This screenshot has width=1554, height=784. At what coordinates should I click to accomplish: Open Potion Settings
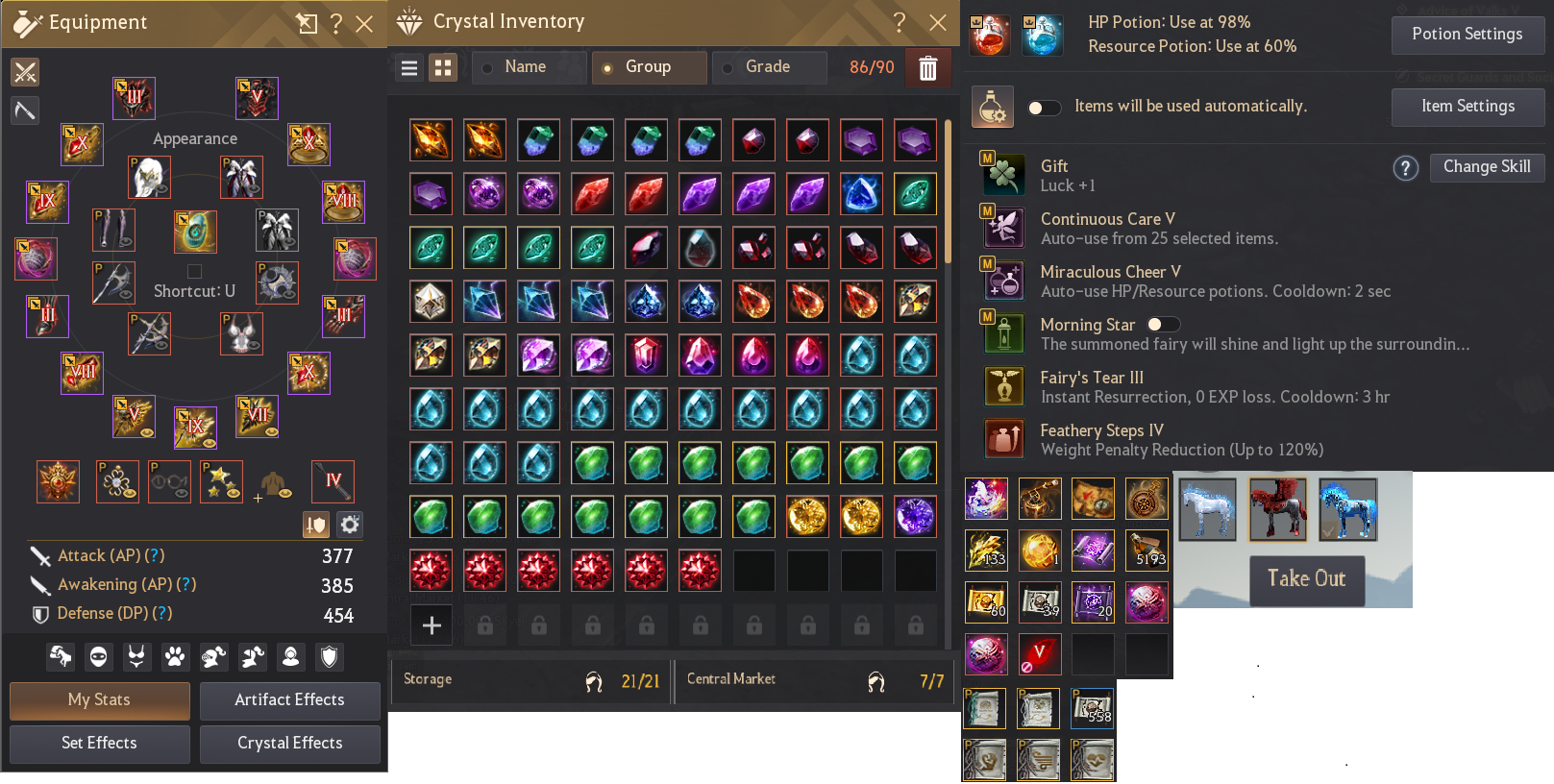tap(1468, 35)
